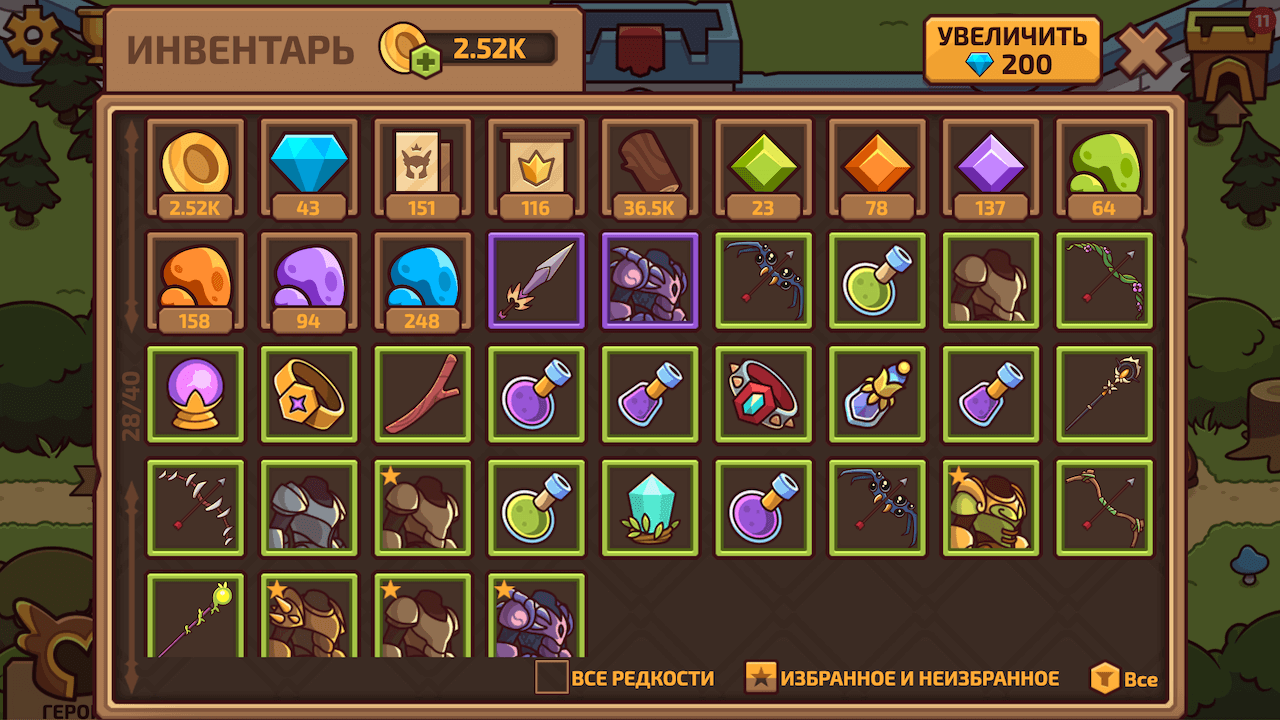This screenshot has width=1280, height=720.
Task: Open the settings gear on the left
Action: click(x=33, y=37)
